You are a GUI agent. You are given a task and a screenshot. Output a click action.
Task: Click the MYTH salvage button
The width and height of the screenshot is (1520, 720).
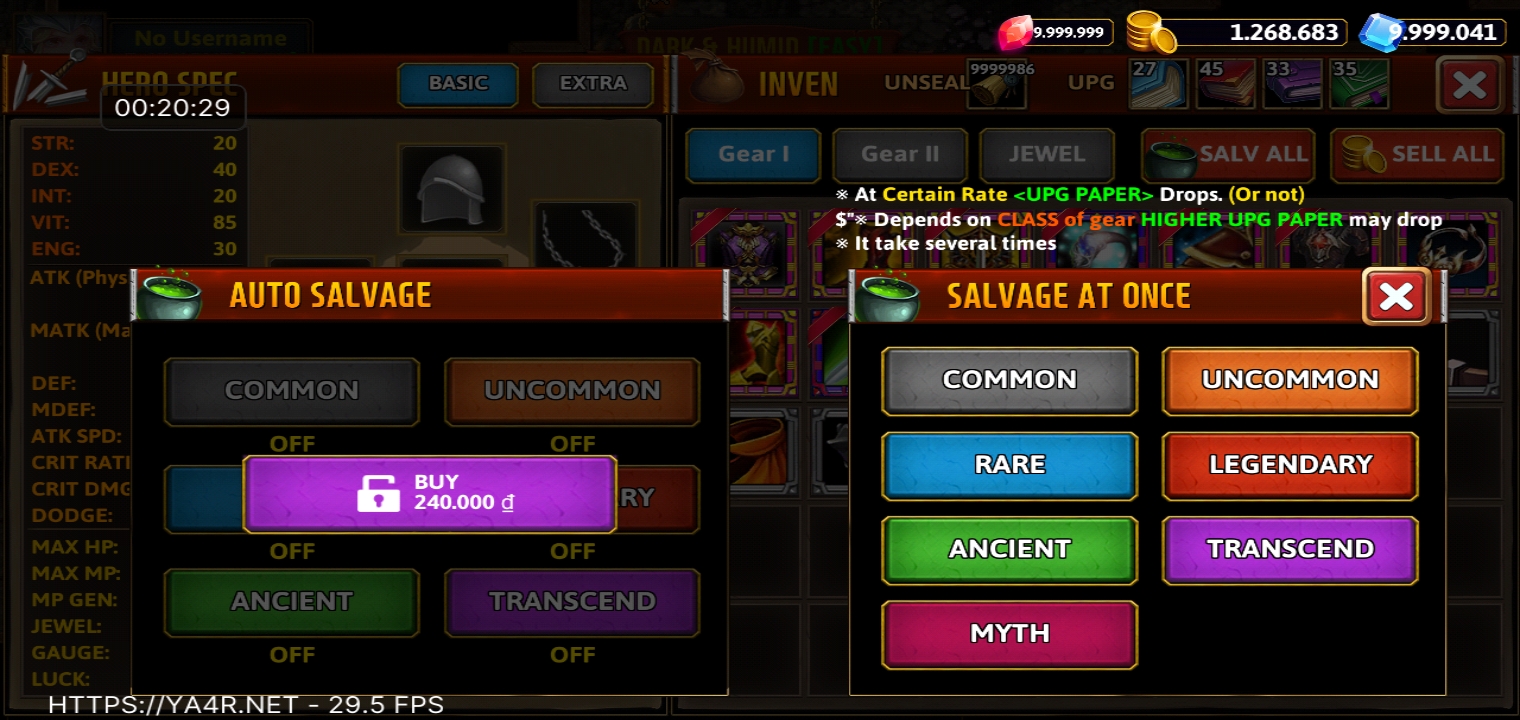click(x=1009, y=634)
